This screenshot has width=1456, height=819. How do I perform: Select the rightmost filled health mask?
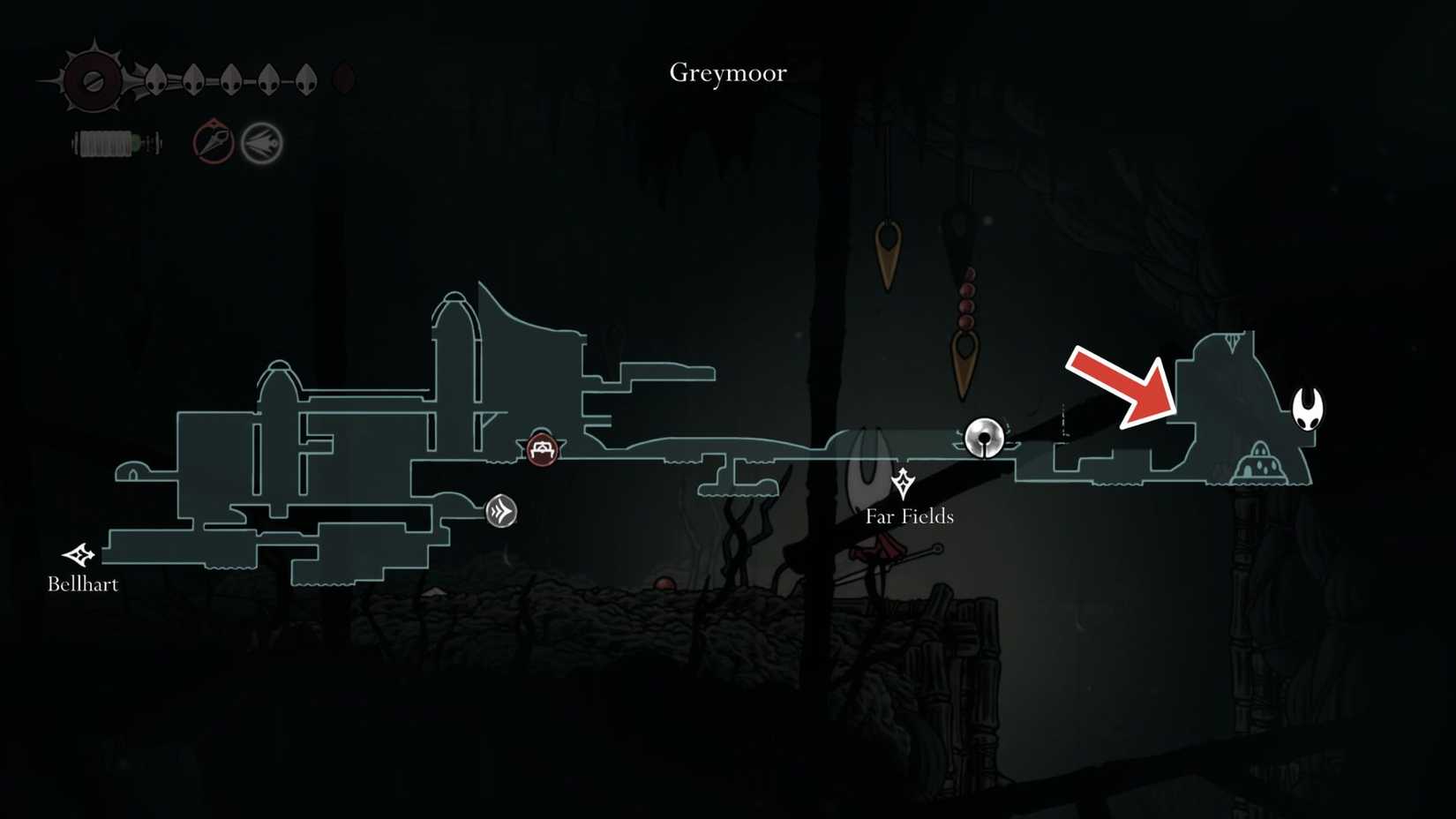click(307, 79)
